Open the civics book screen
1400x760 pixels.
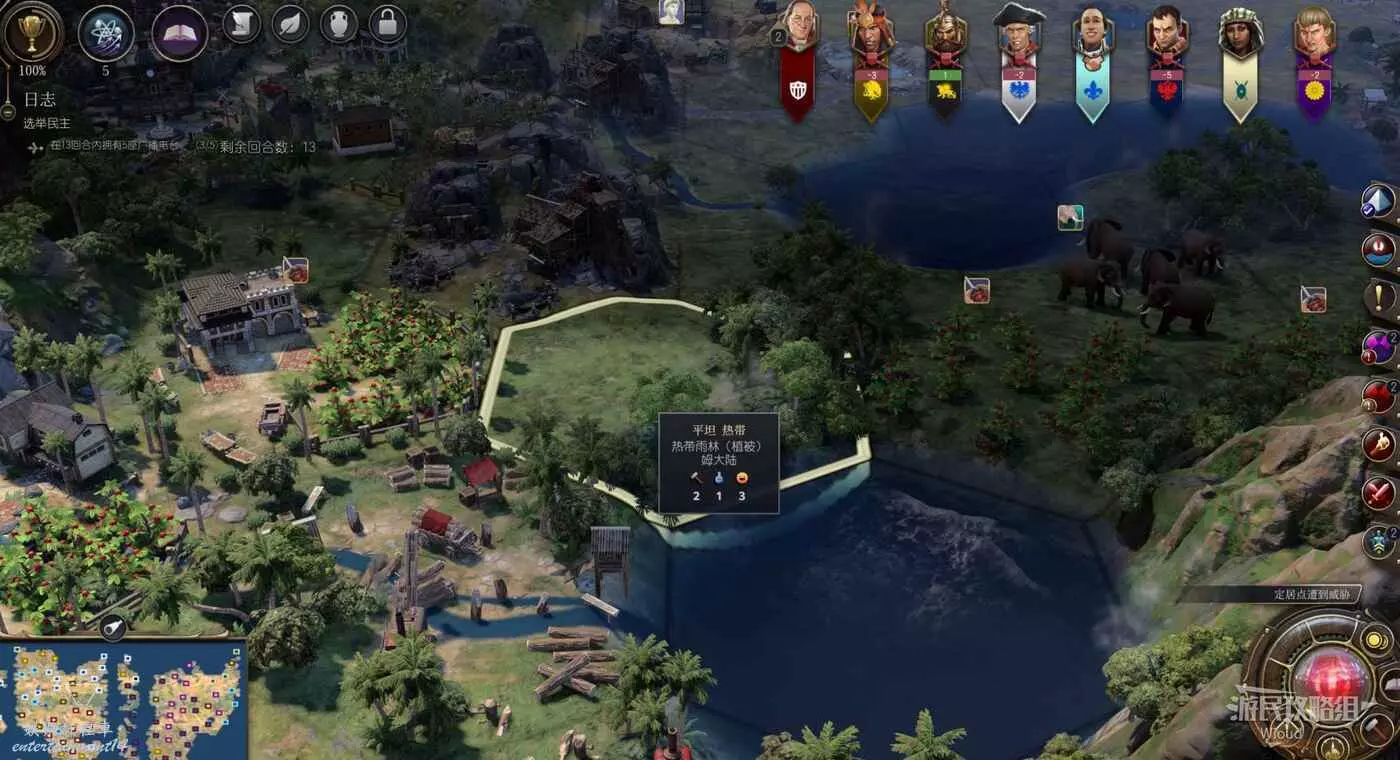(x=179, y=33)
